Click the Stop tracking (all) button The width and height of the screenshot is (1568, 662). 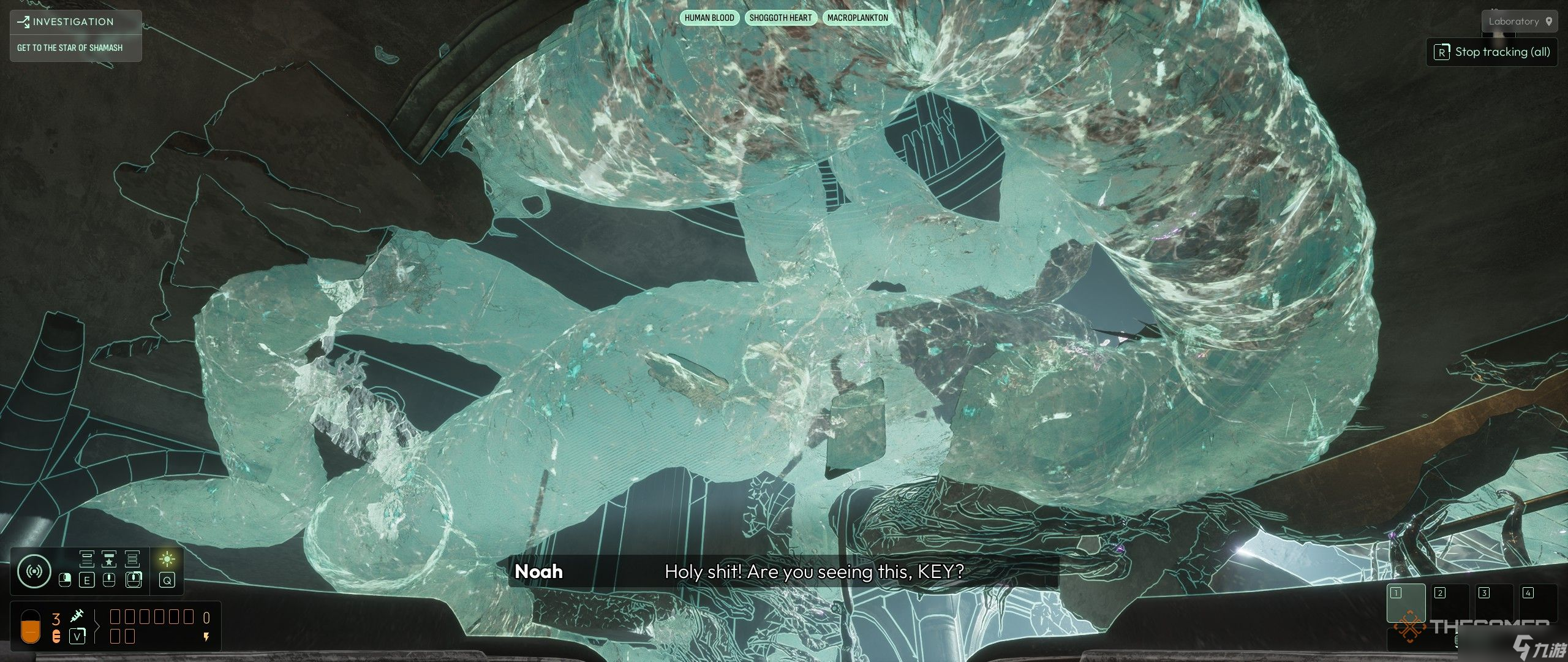point(1492,52)
